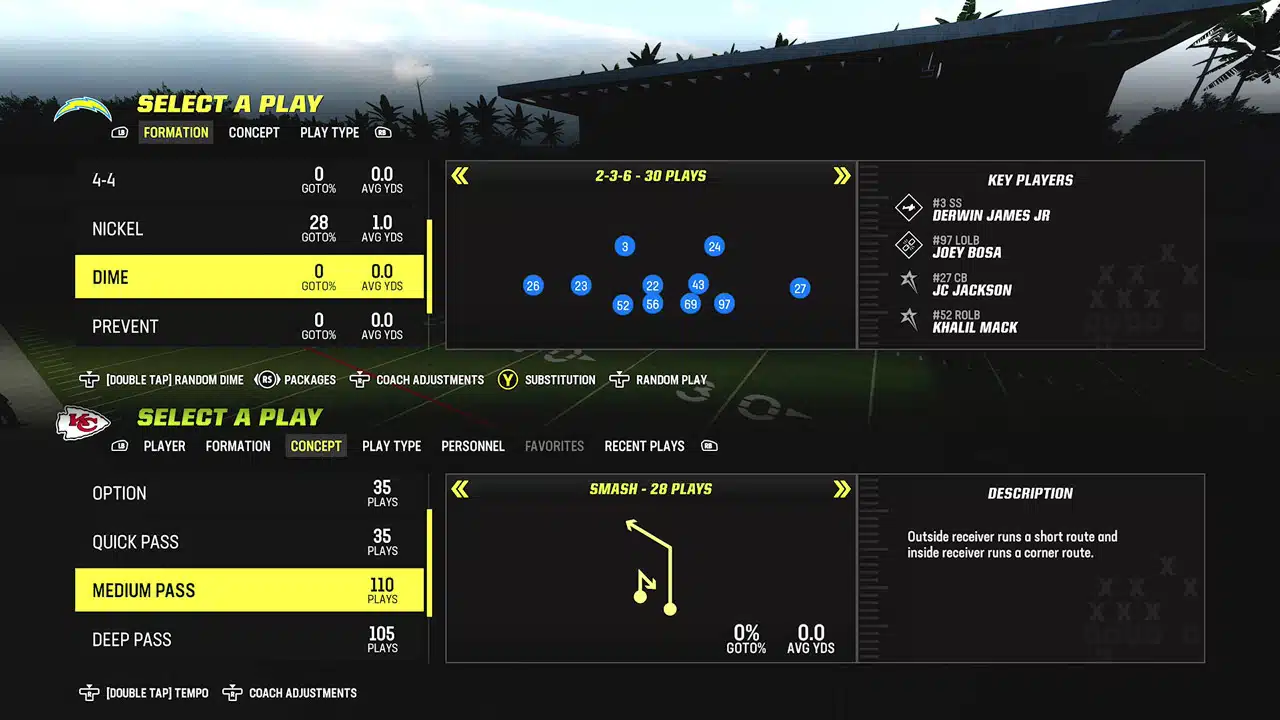This screenshot has width=1280, height=720.
Task: Switch to the Concept tab for the Chargers
Action: [x=254, y=132]
